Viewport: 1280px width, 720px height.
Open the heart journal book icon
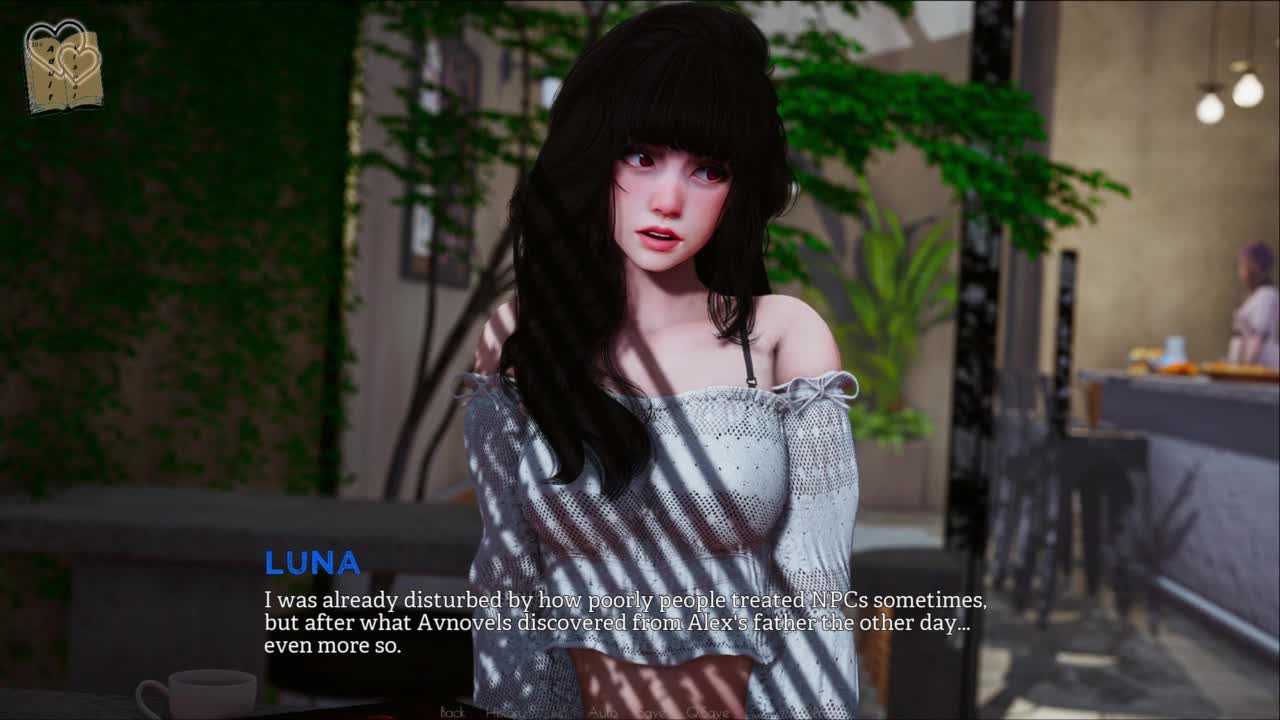pyautogui.click(x=63, y=66)
